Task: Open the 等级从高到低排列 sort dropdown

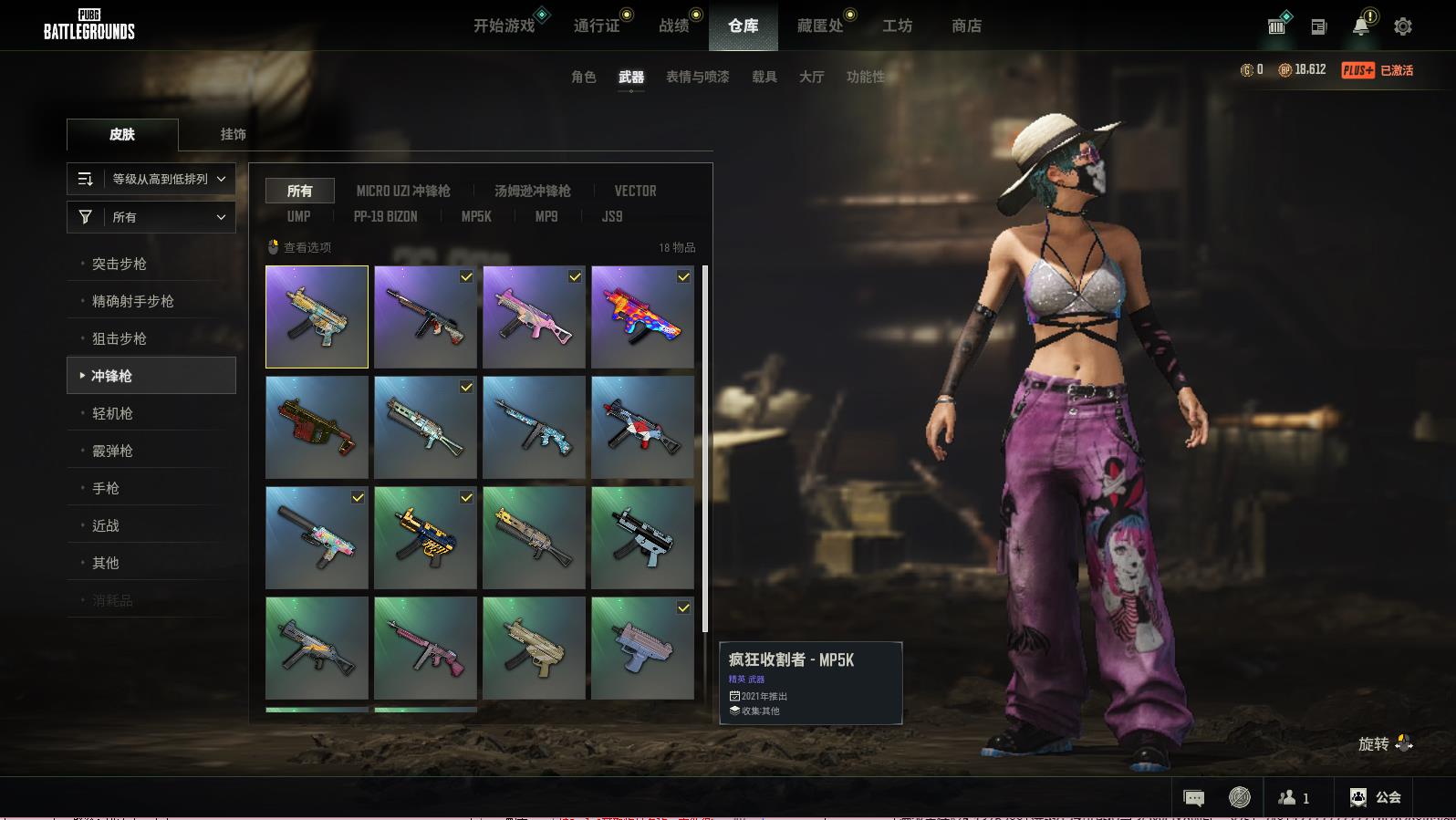Action: click(151, 179)
